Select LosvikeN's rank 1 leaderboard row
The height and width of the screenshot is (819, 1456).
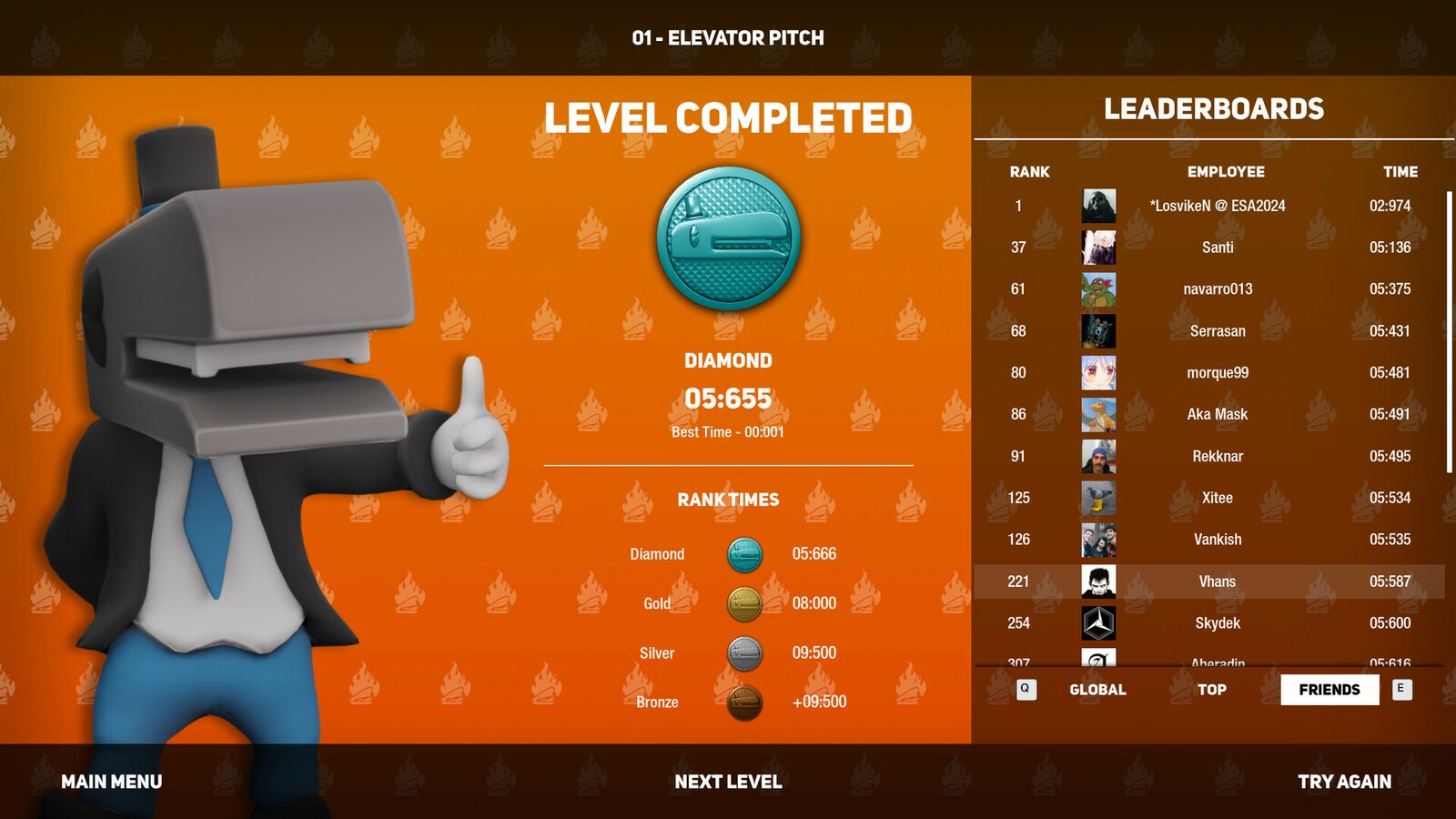(x=1217, y=206)
